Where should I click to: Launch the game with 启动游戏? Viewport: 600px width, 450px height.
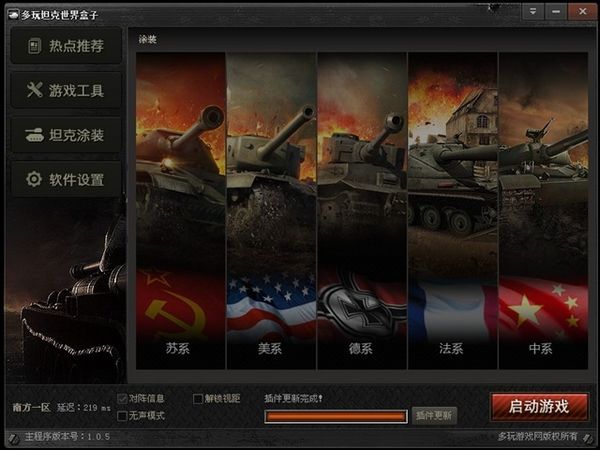[539, 407]
